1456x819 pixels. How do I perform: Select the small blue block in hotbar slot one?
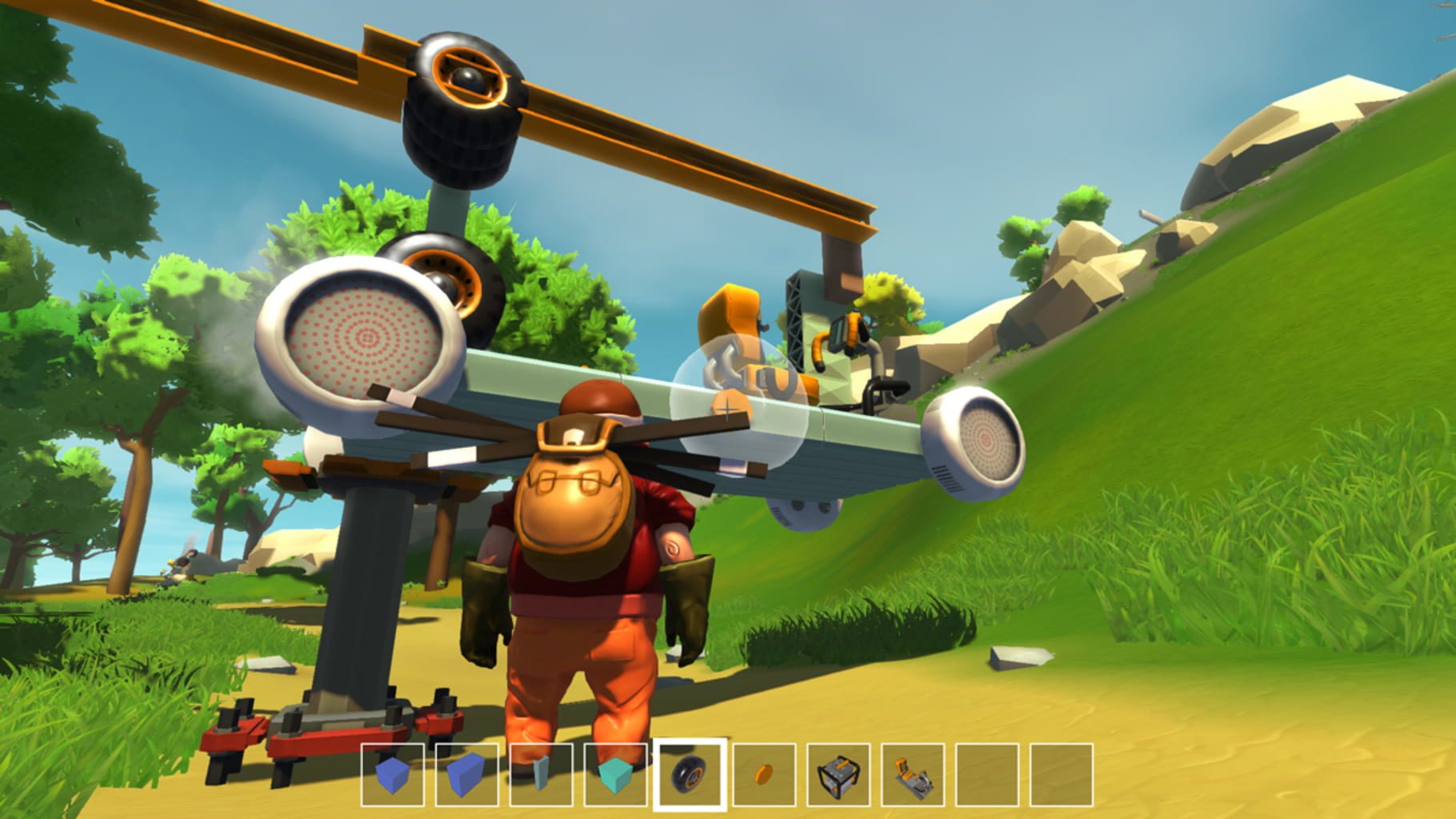coord(392,773)
